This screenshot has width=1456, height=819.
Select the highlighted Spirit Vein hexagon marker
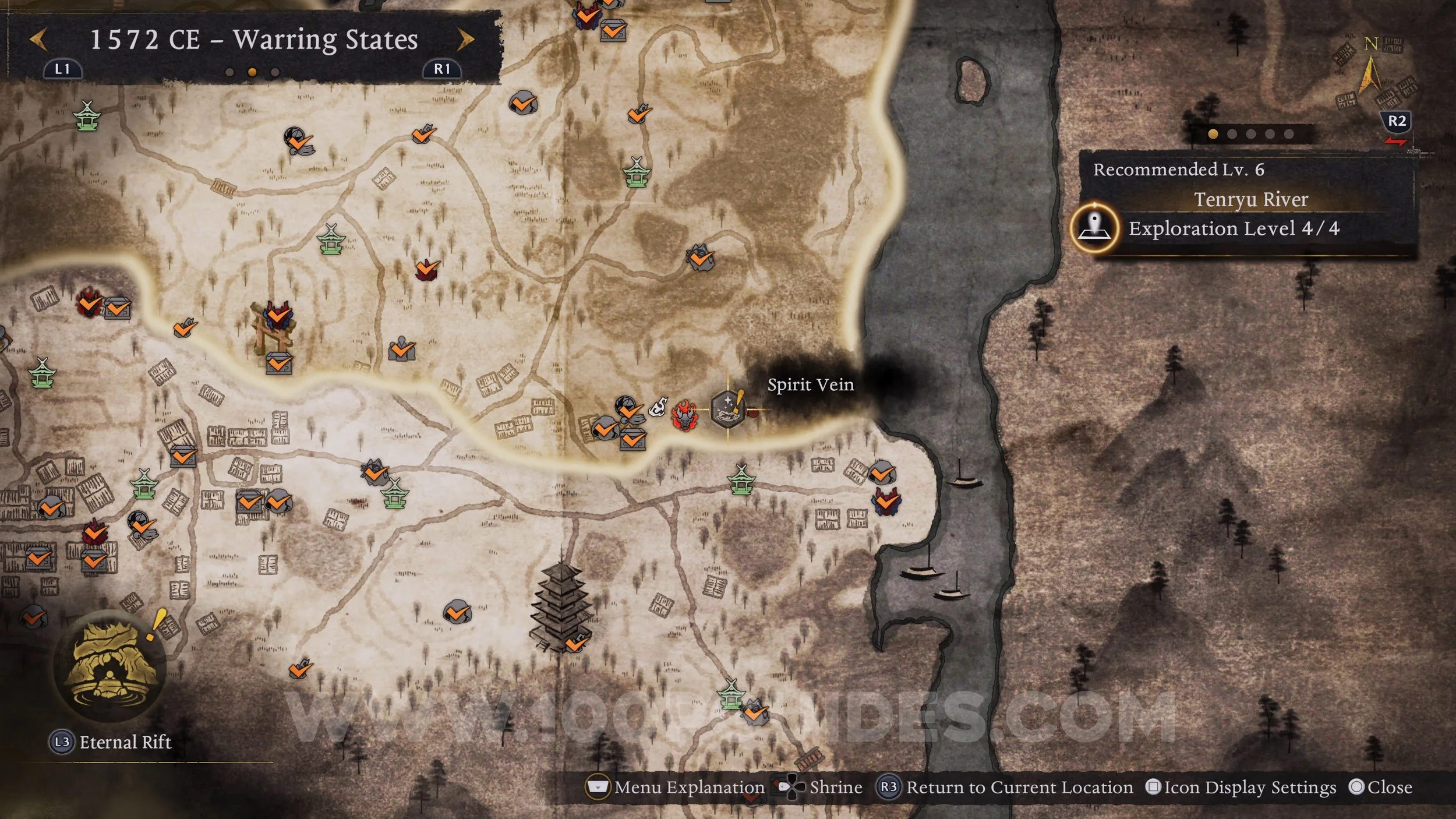[727, 408]
